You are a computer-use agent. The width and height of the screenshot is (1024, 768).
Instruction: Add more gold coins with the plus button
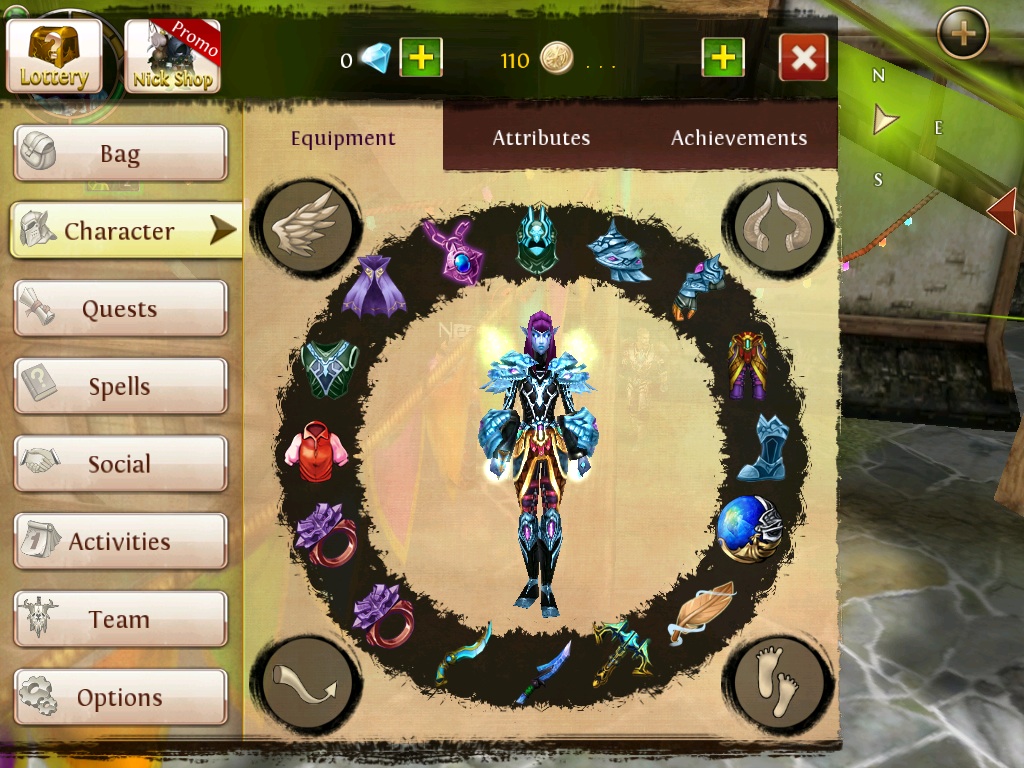tap(723, 58)
